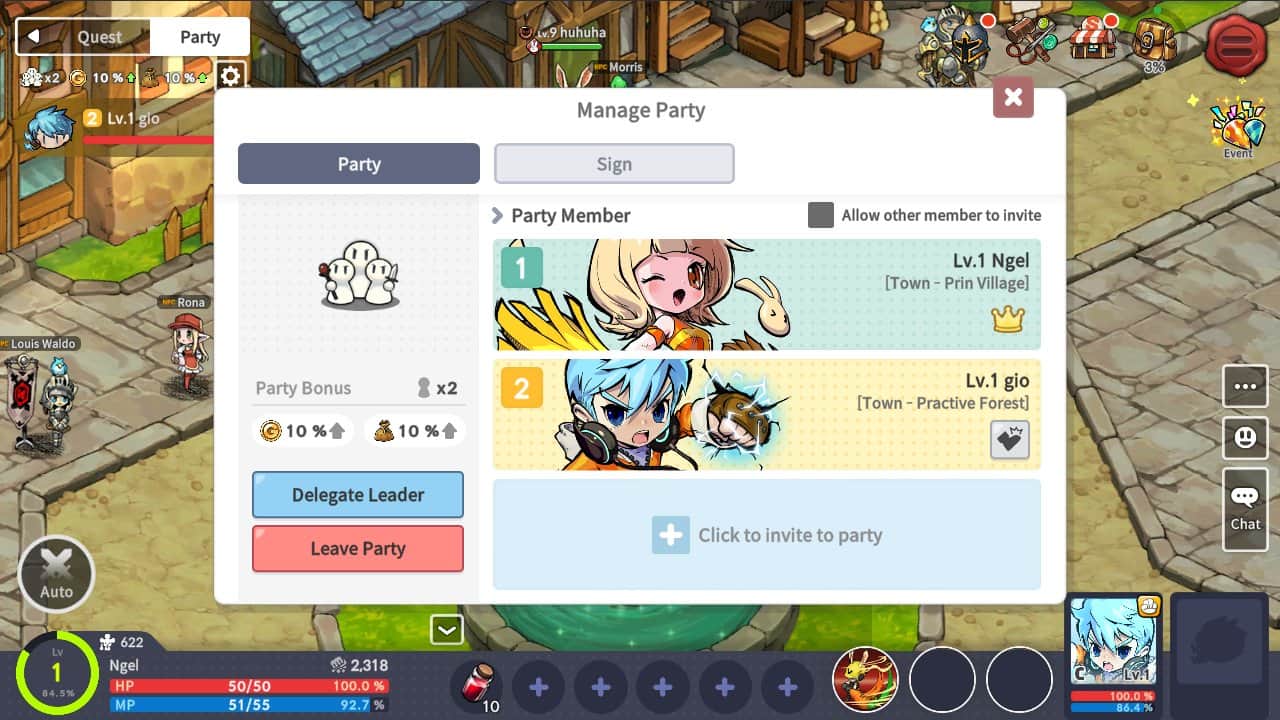Screen dimensions: 1280x720
Task: Open the Event icon
Action: (1237, 128)
